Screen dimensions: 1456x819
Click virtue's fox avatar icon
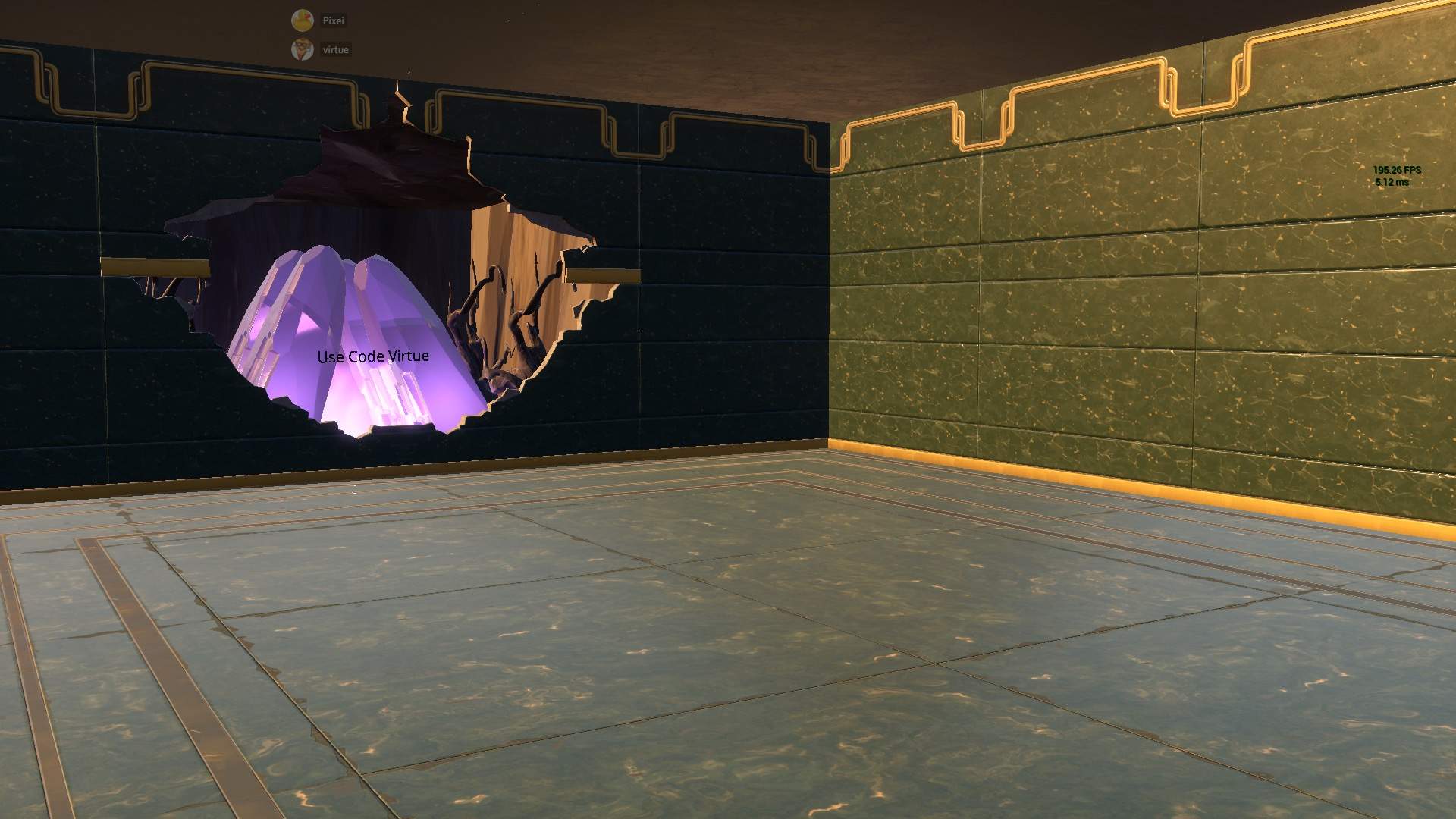point(303,49)
